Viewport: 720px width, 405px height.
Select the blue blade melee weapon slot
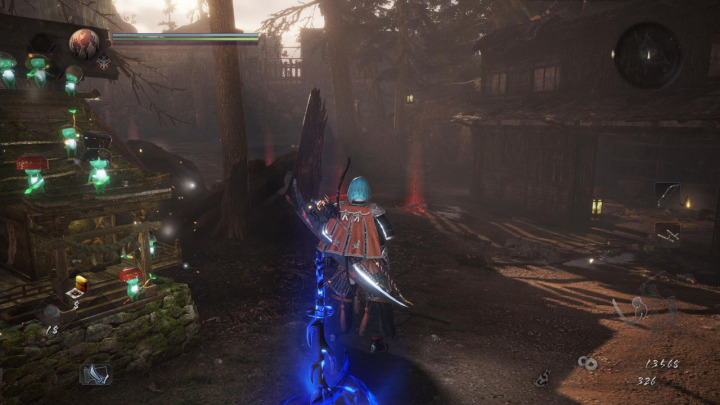click(96, 373)
